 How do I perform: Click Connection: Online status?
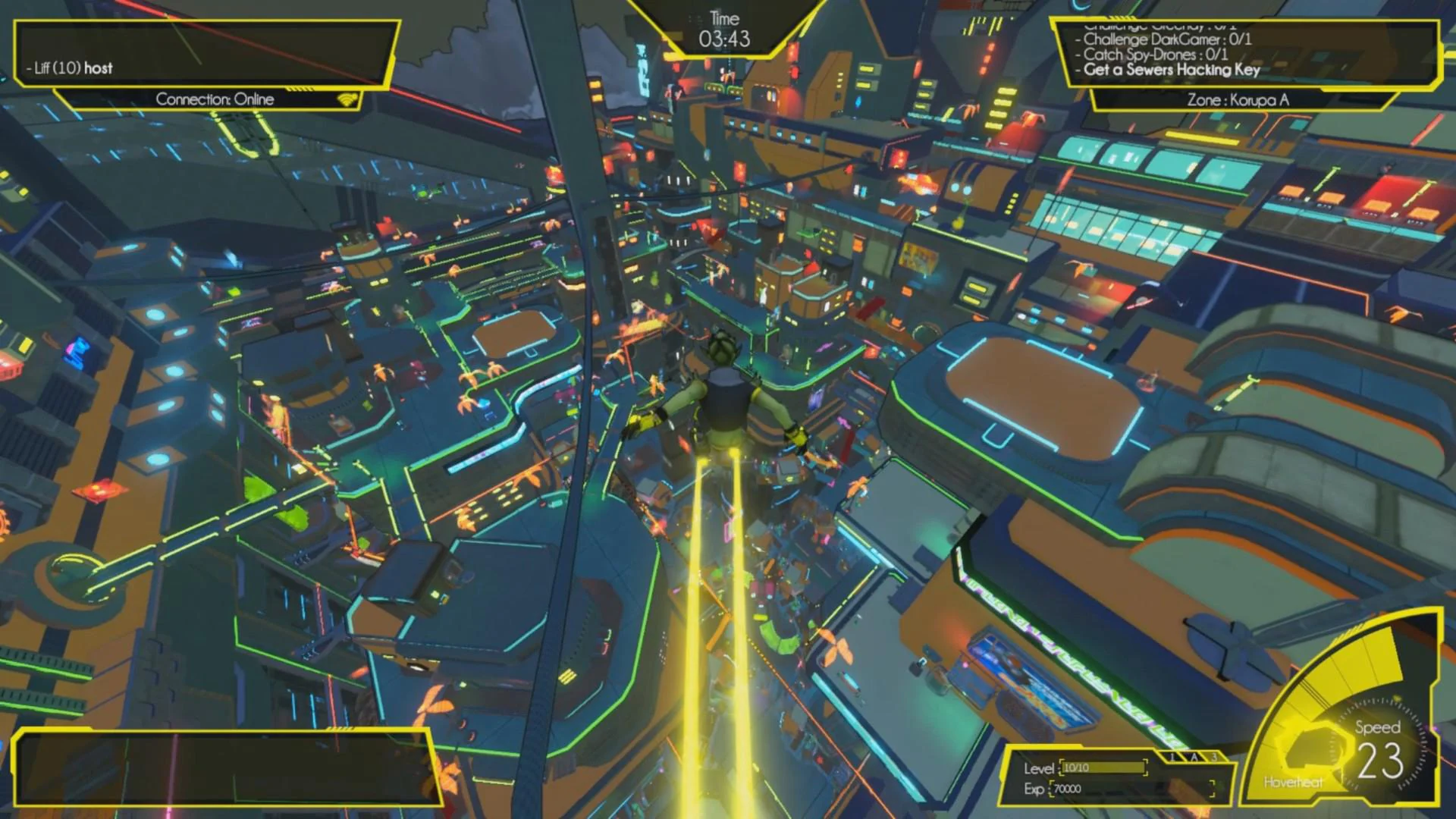pyautogui.click(x=215, y=99)
